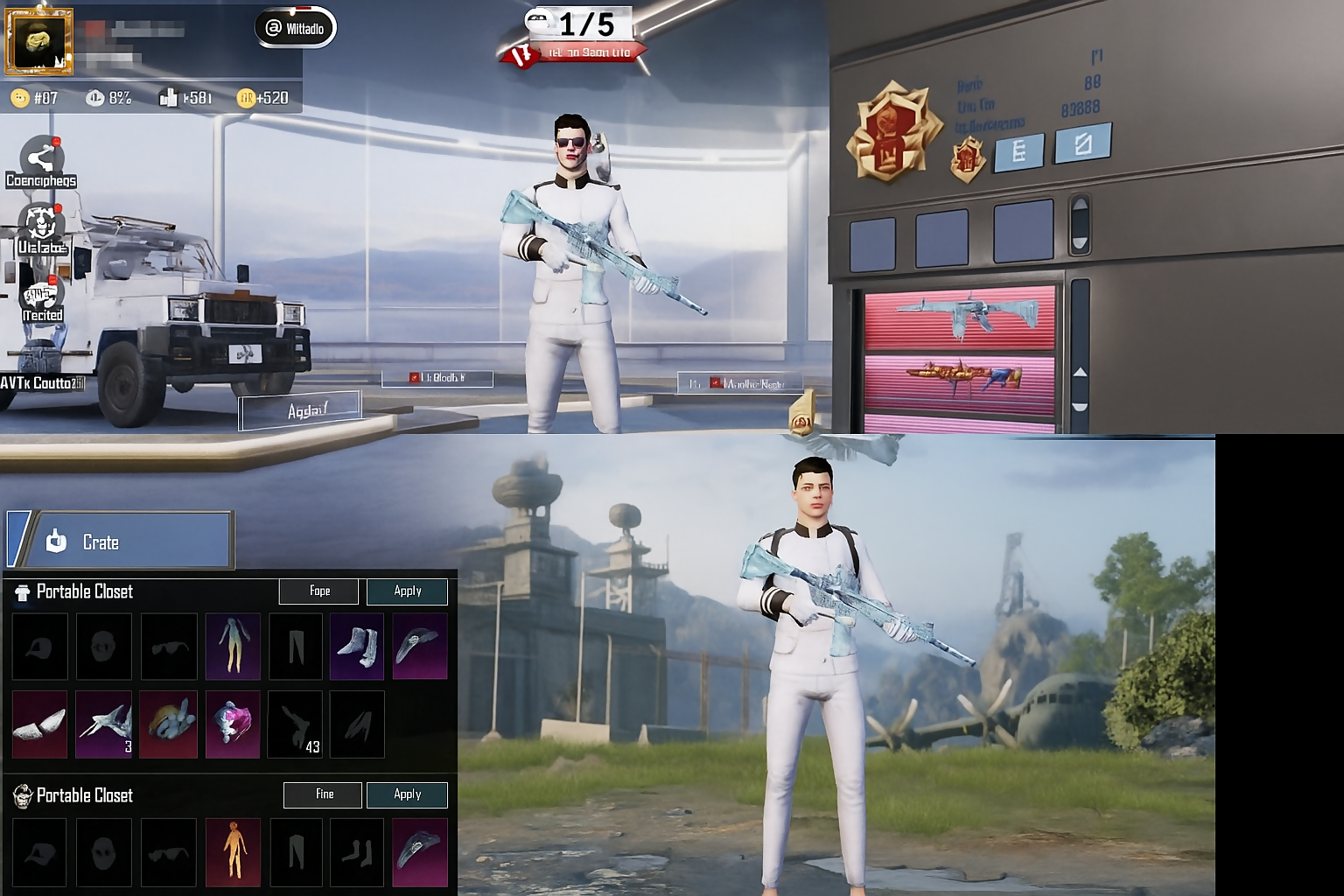Open the share icon menu
The width and height of the screenshot is (1344, 896).
point(40,158)
